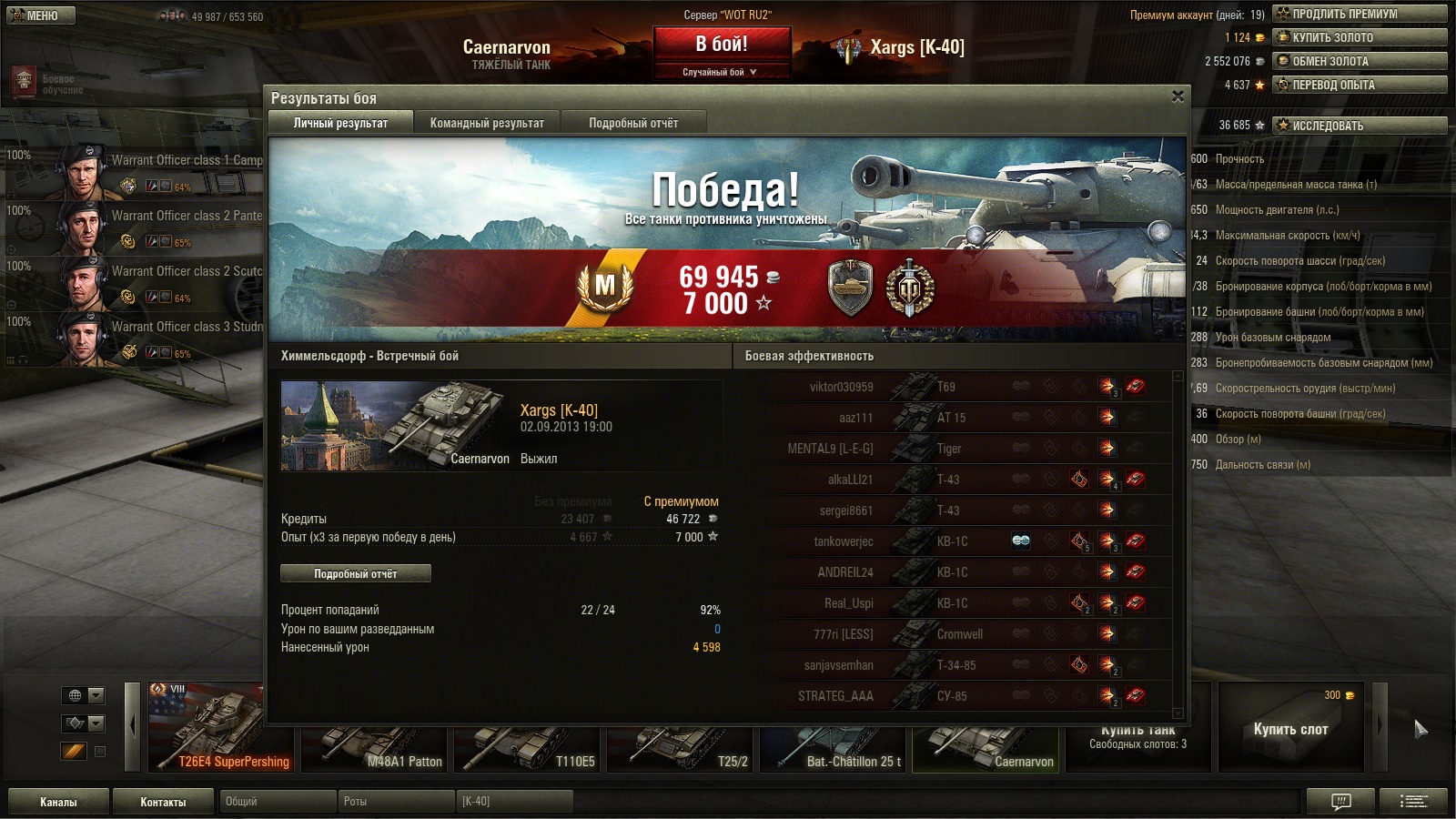The image size is (1456, 819).
Task: Switch to Командный результат tab
Action: 487,123
